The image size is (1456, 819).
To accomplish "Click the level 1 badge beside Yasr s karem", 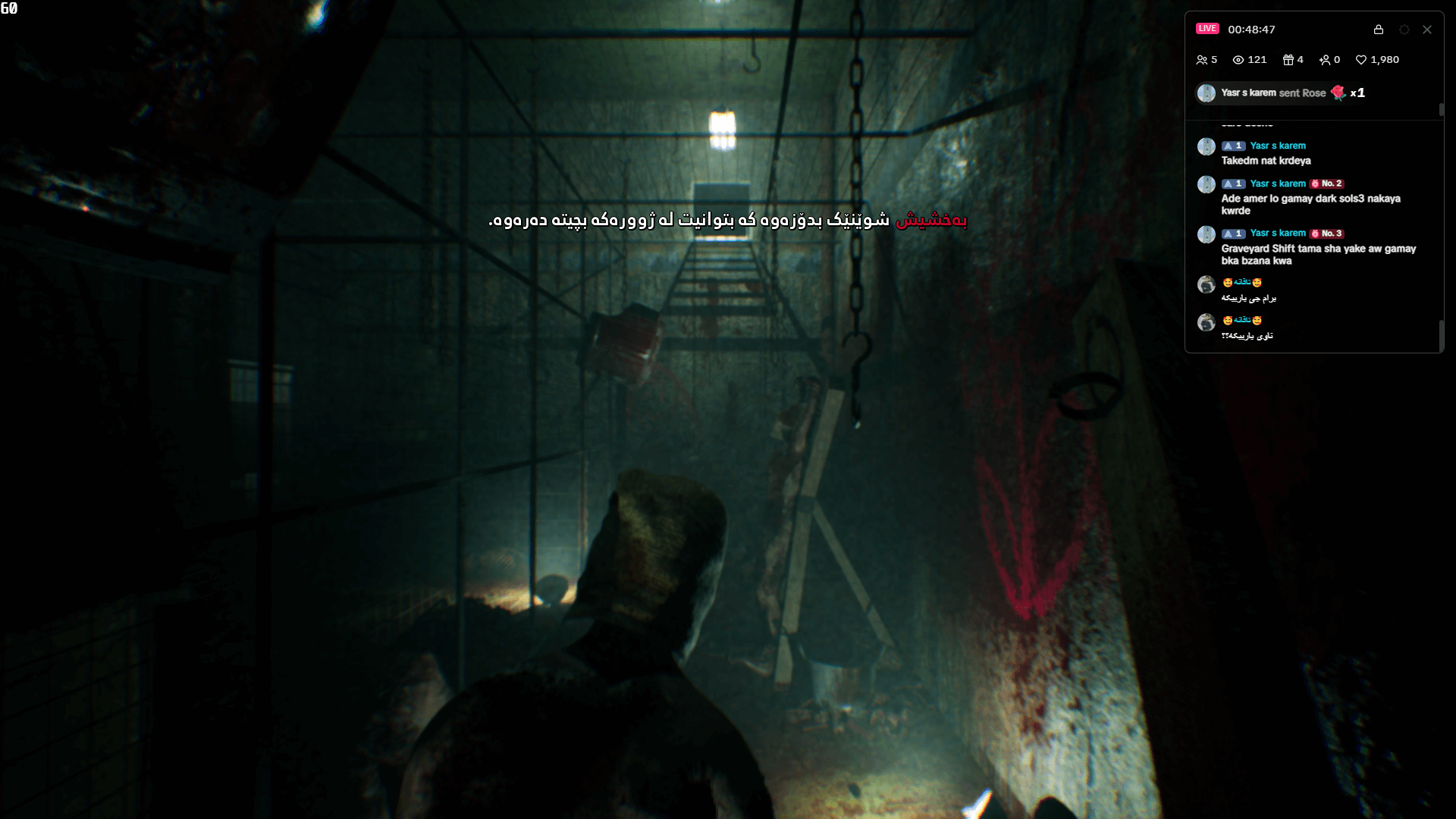I will tap(1234, 146).
